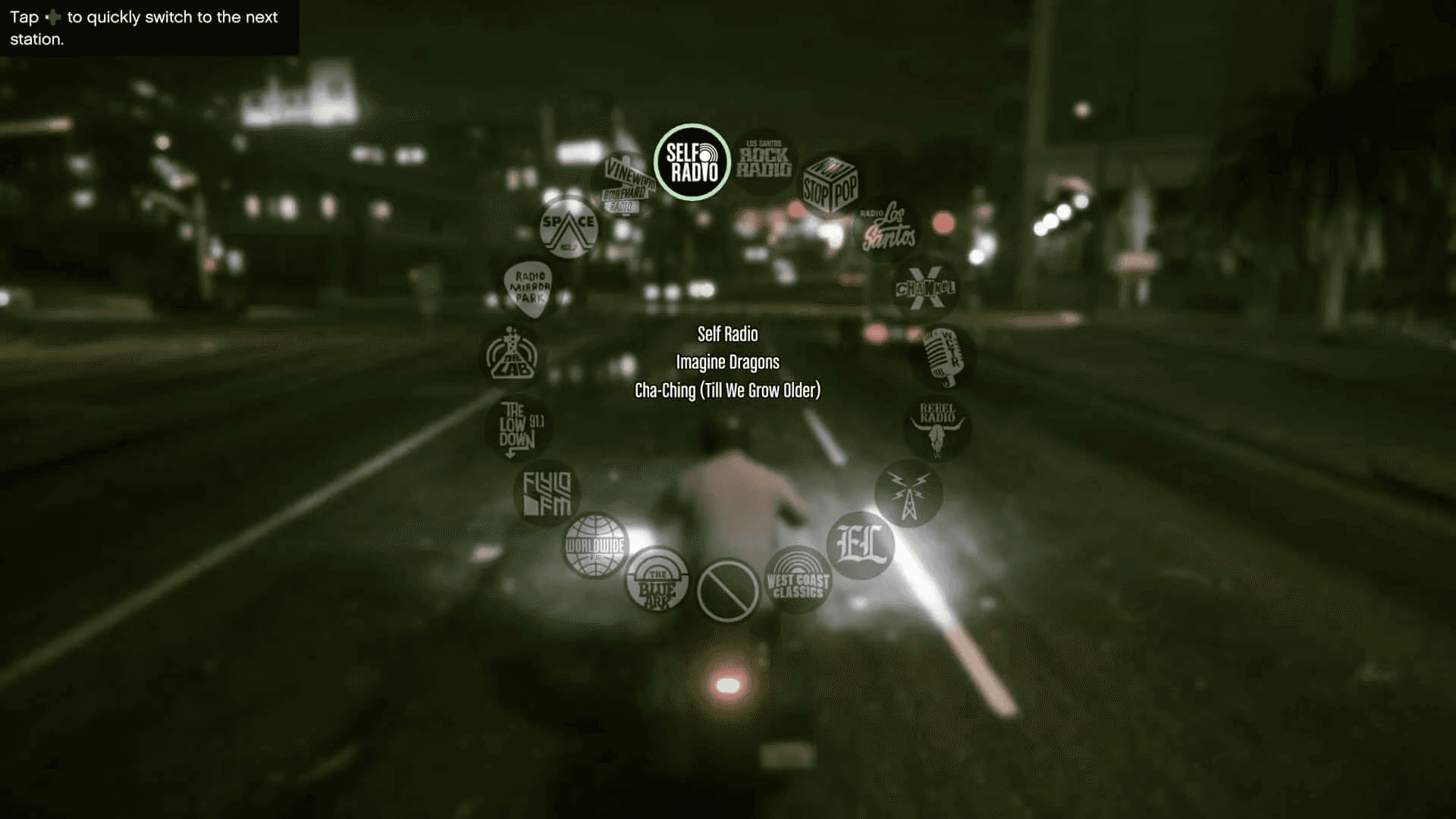
Task: Tune in to Space 103.2
Action: (x=568, y=227)
